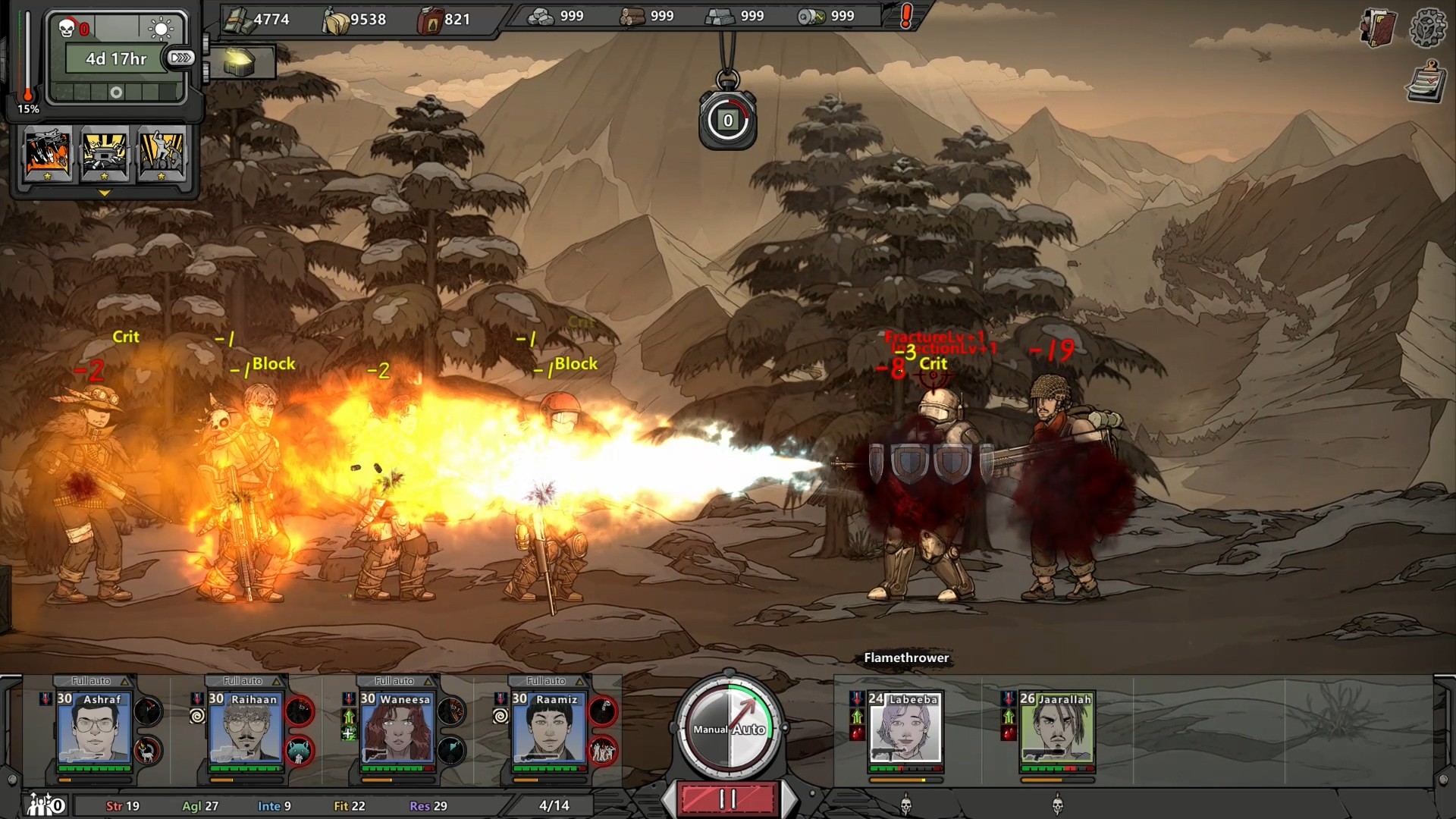Pause the battle with the red button

click(x=728, y=799)
